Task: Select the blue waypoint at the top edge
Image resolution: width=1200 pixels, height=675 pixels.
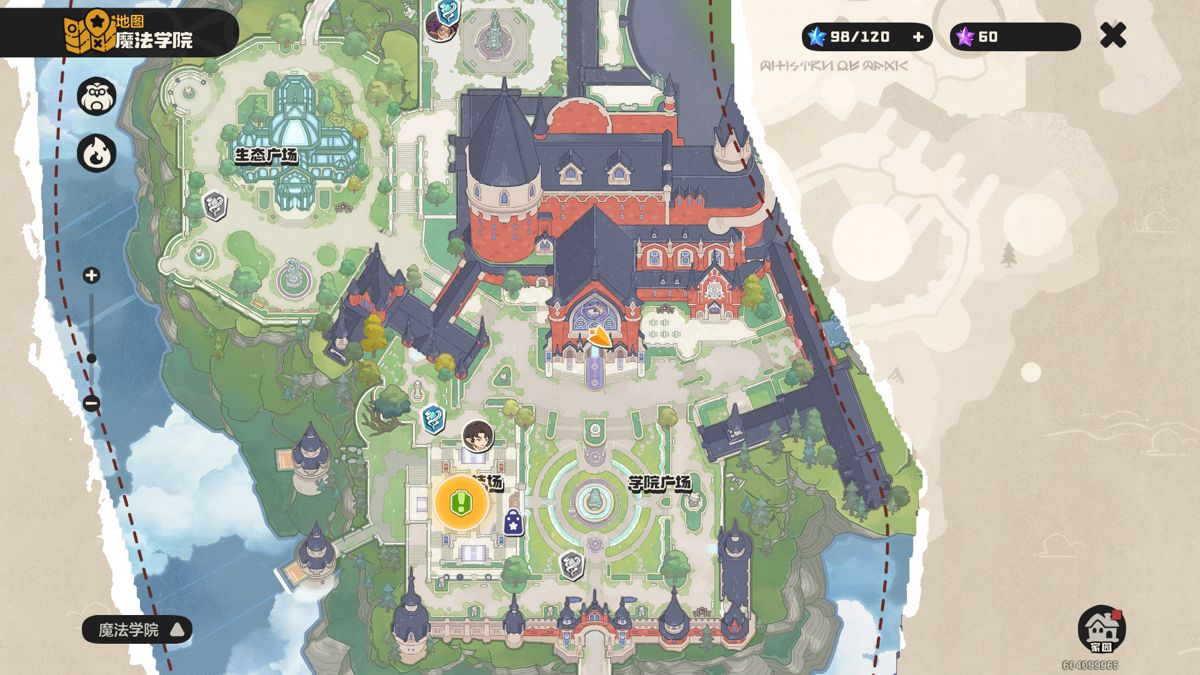Action: click(x=447, y=14)
